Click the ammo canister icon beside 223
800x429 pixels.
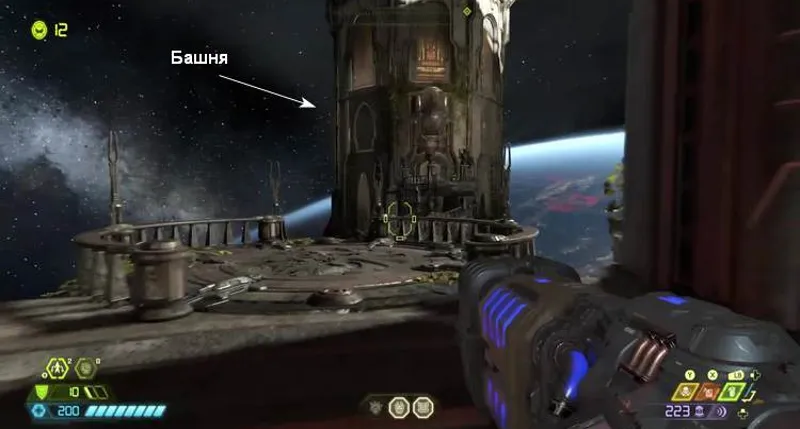(699, 411)
